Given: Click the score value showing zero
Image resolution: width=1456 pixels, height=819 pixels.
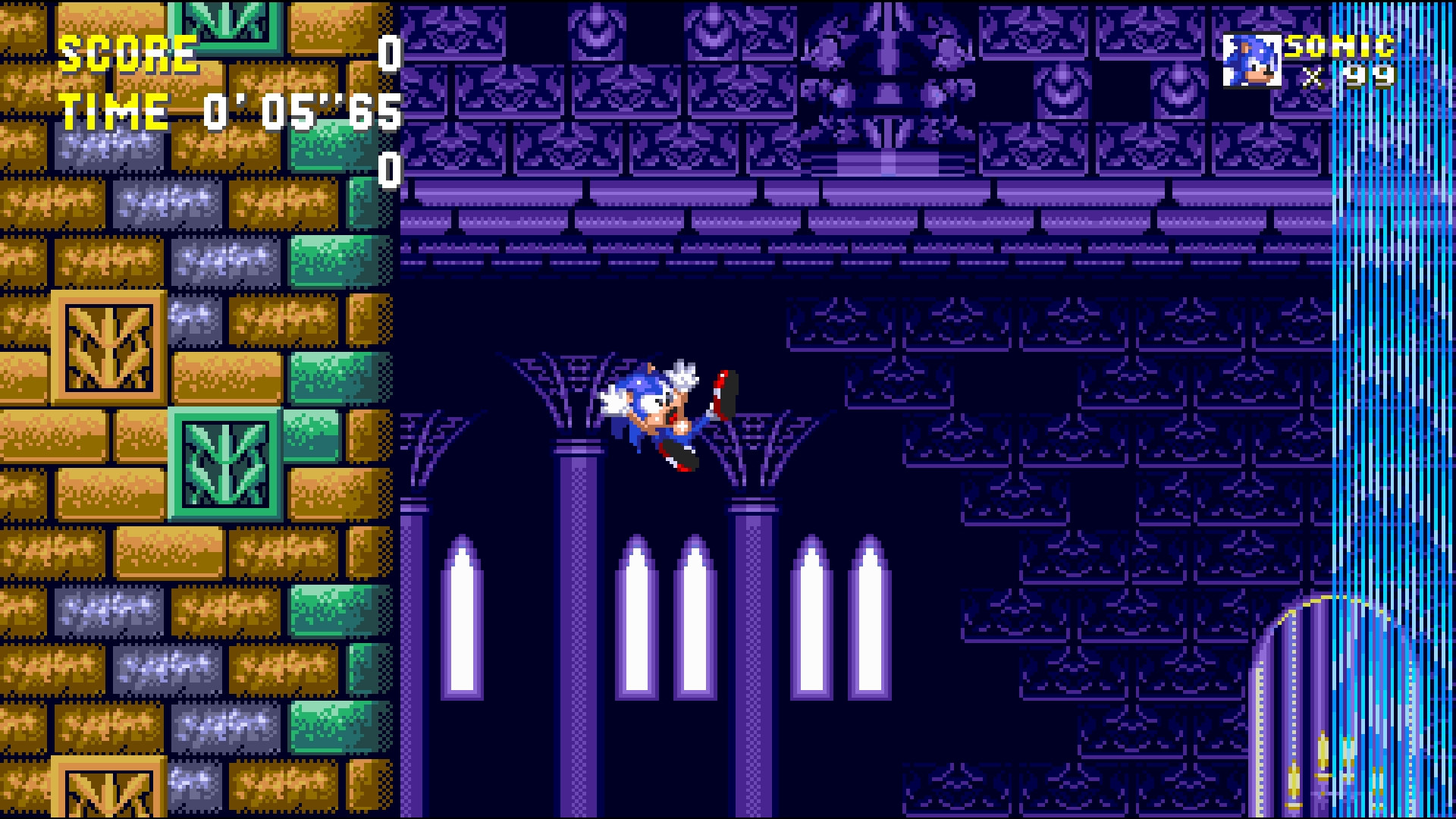Looking at the screenshot, I should point(389,53).
